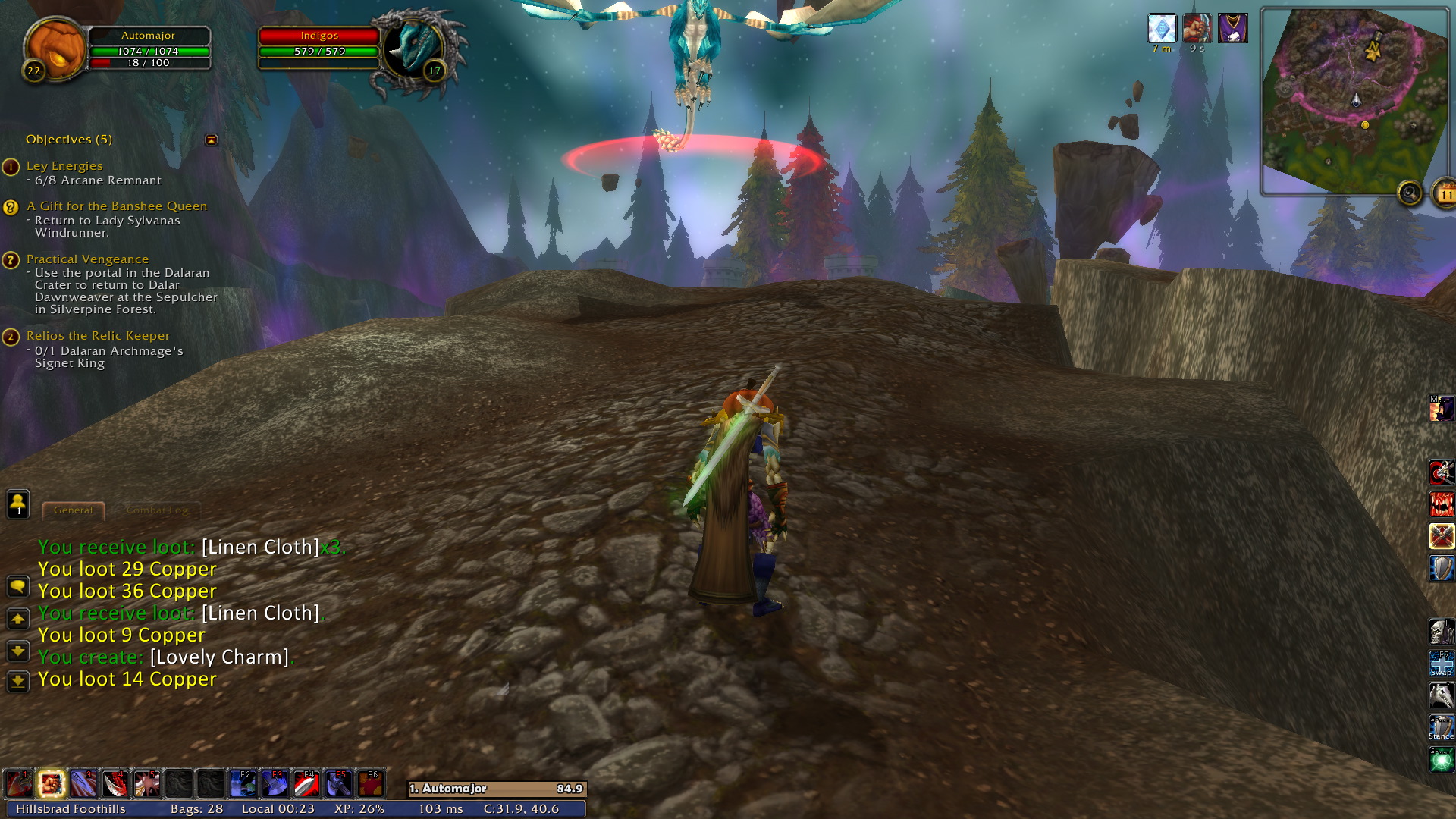The width and height of the screenshot is (1456, 819).
Task: Use the bloody blade ability in slot 4
Action: click(115, 784)
